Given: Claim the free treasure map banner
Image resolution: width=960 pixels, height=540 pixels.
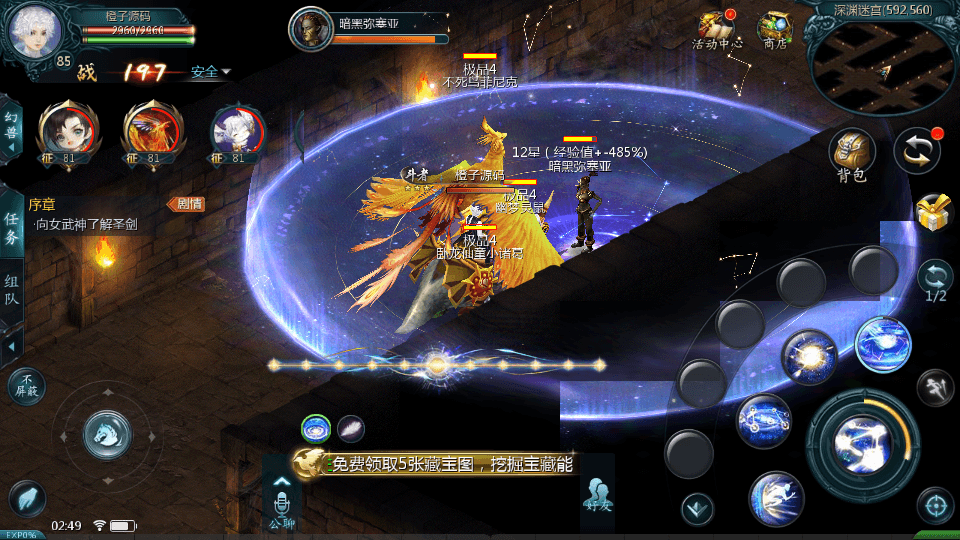Looking at the screenshot, I should [440, 464].
